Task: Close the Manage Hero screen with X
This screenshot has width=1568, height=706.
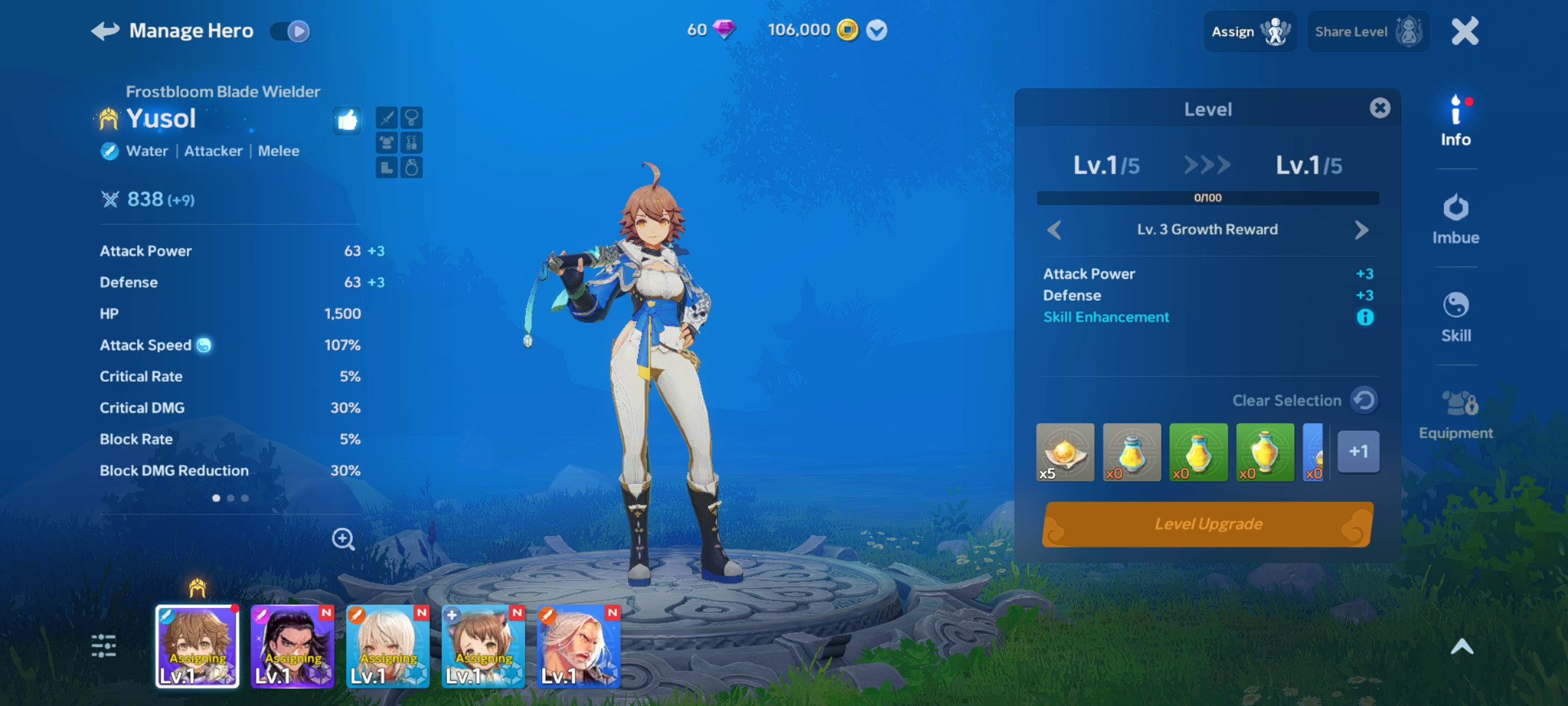Action: (1465, 31)
